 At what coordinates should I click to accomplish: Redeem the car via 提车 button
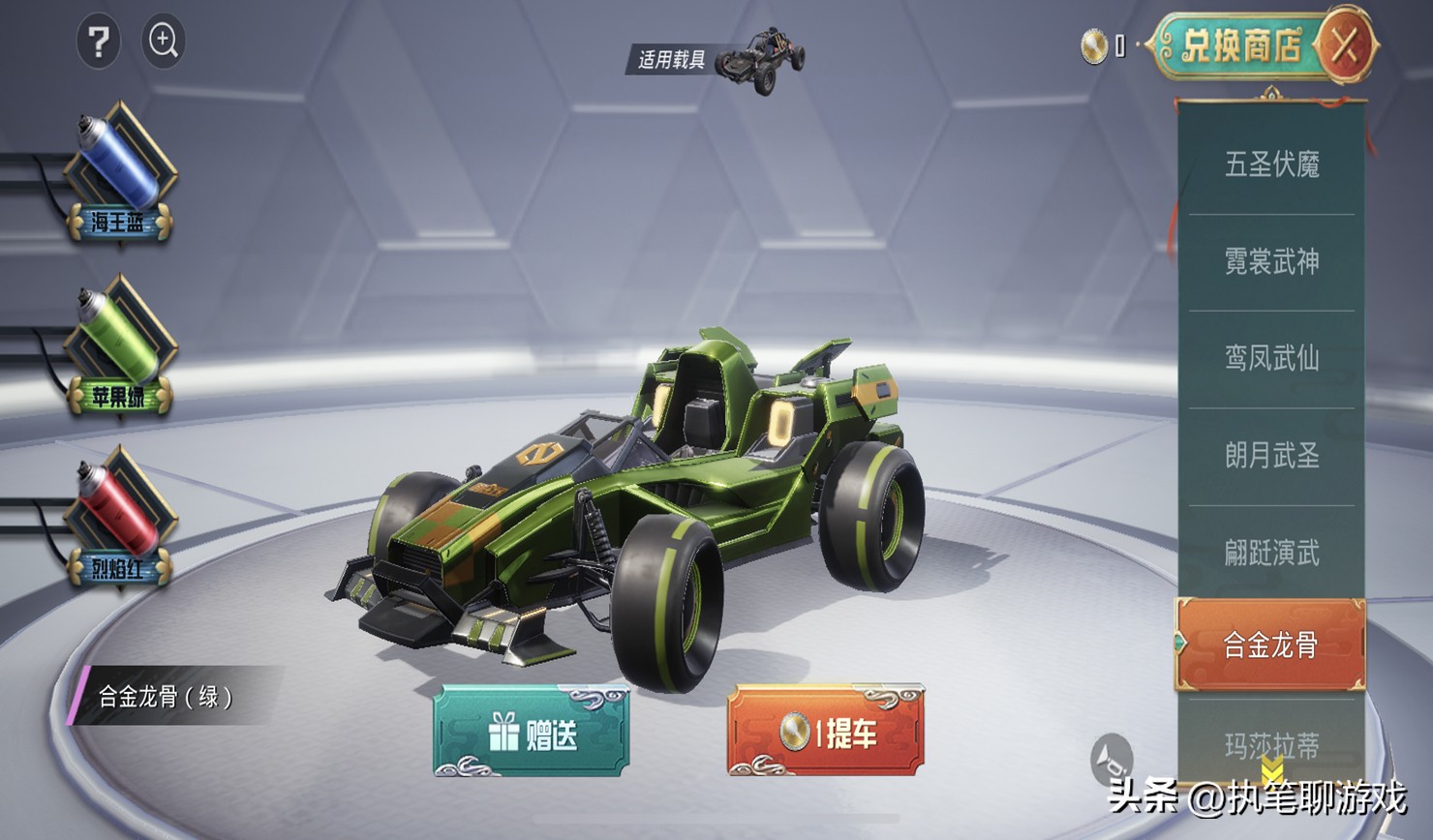pos(825,733)
